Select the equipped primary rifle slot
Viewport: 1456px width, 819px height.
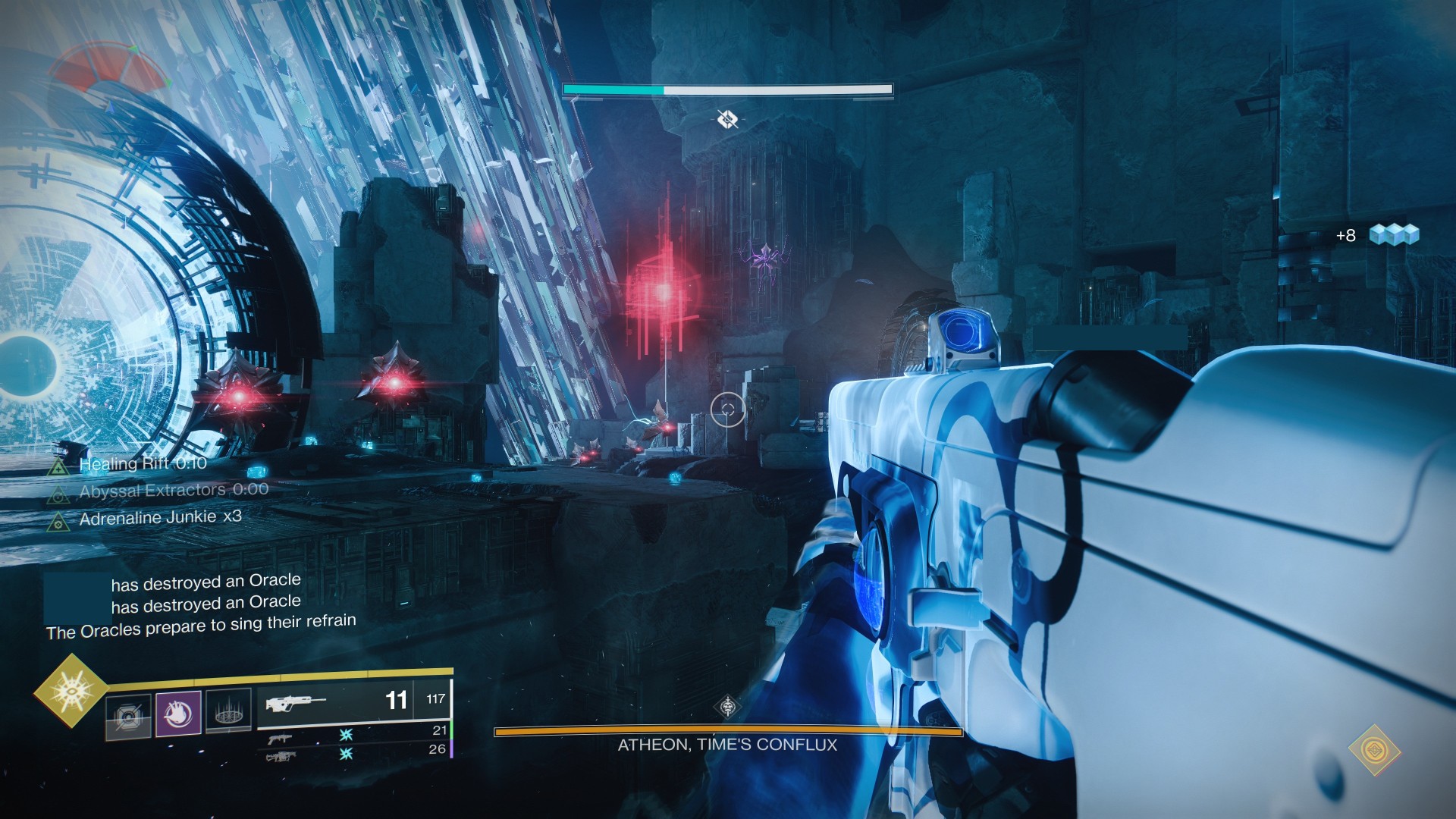click(x=354, y=700)
